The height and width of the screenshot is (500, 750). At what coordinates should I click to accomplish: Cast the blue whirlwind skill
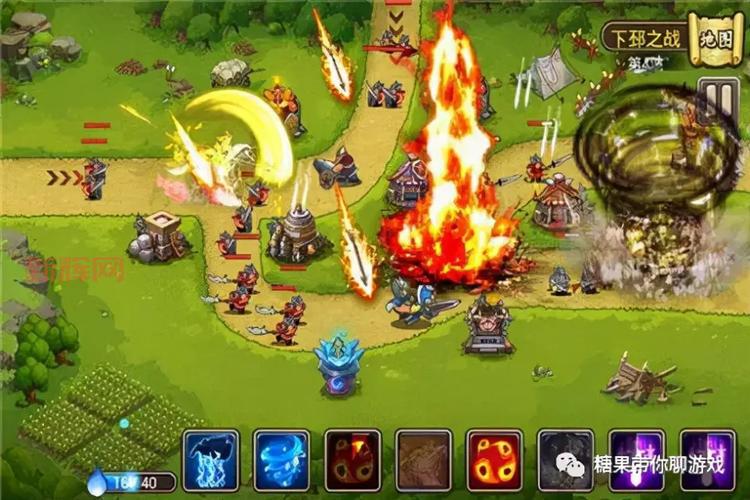pos(281,460)
